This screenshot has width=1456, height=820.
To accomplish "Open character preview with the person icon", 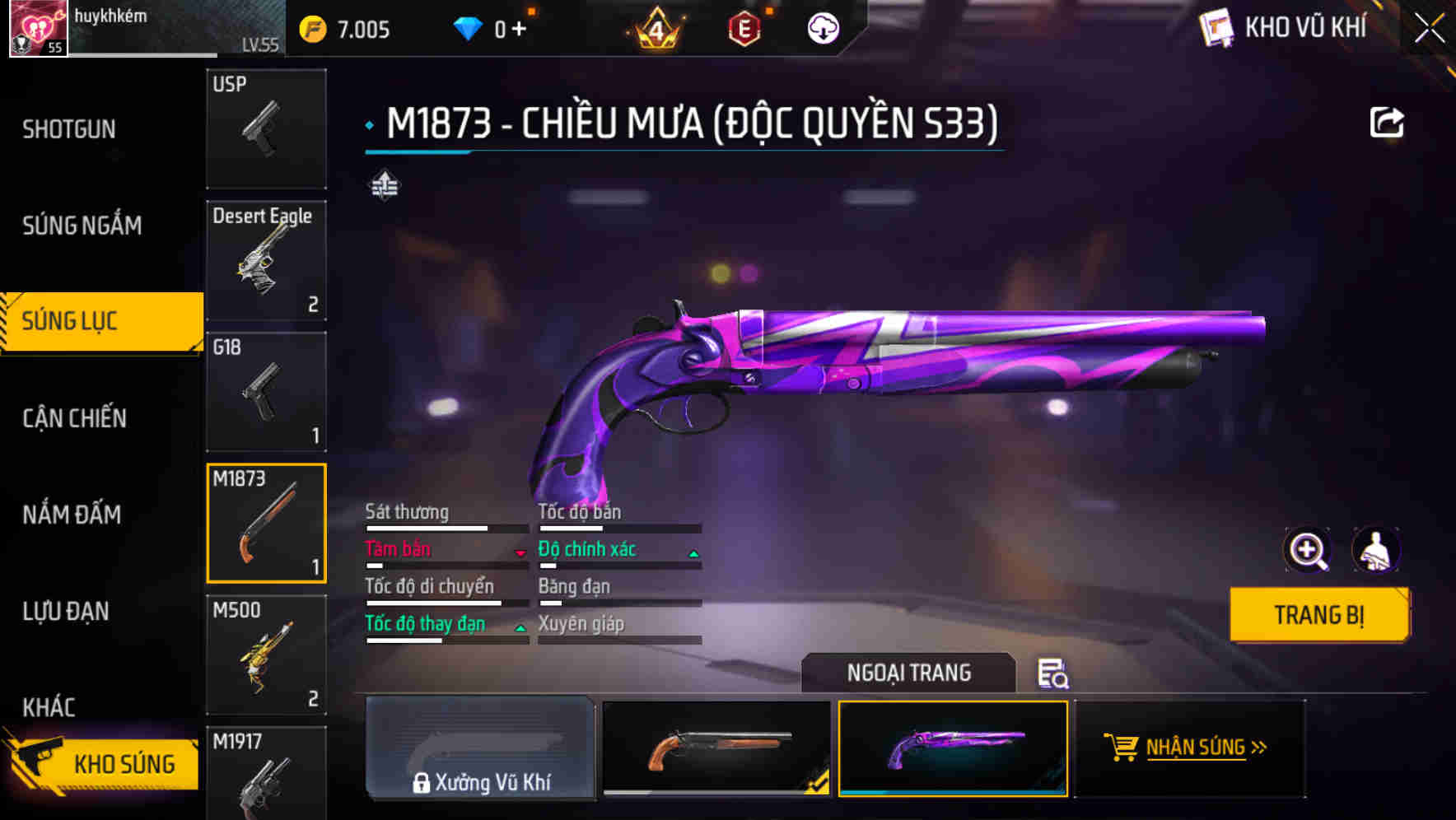I will point(1376,550).
